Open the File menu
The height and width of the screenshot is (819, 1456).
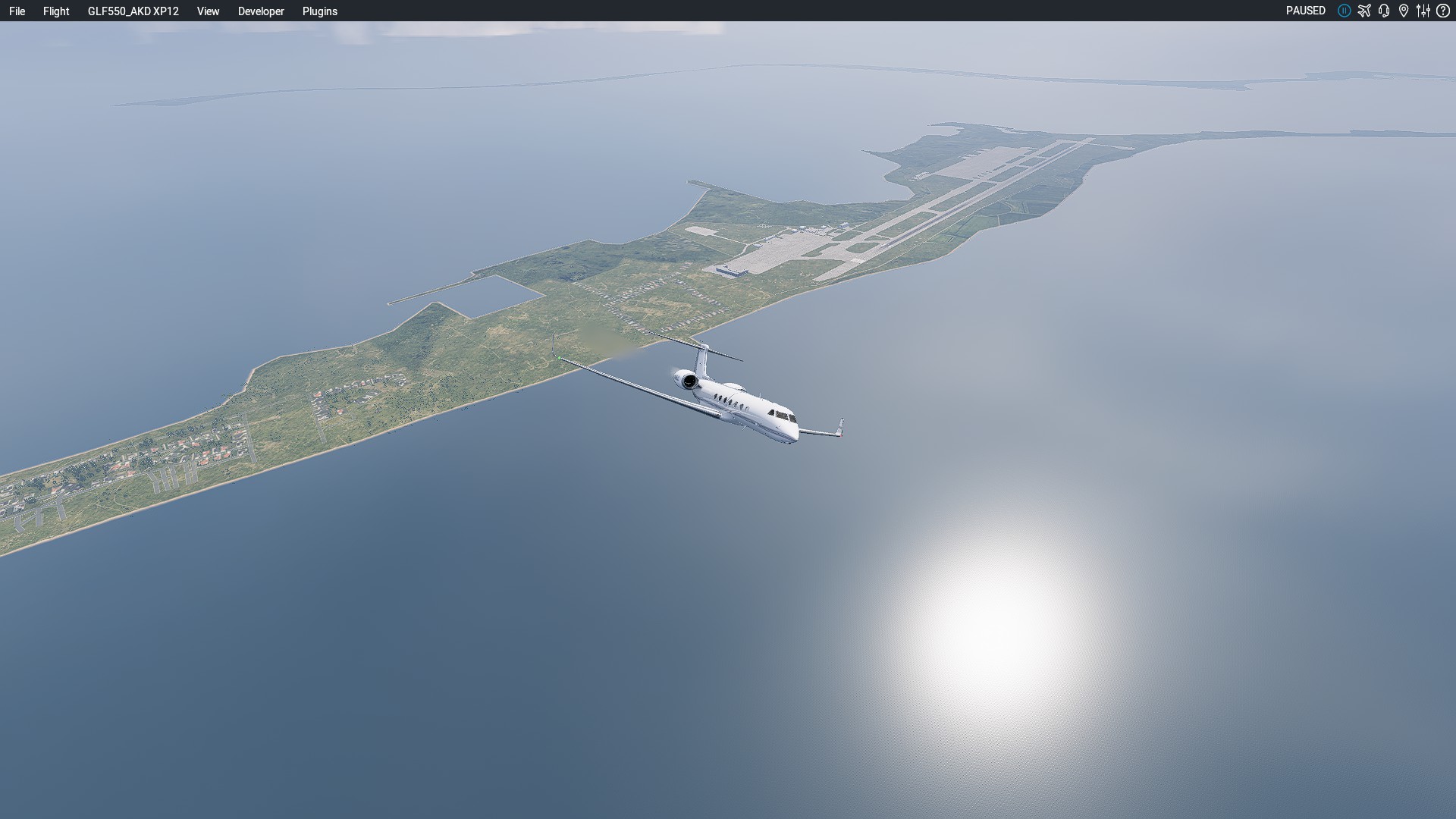[x=17, y=11]
